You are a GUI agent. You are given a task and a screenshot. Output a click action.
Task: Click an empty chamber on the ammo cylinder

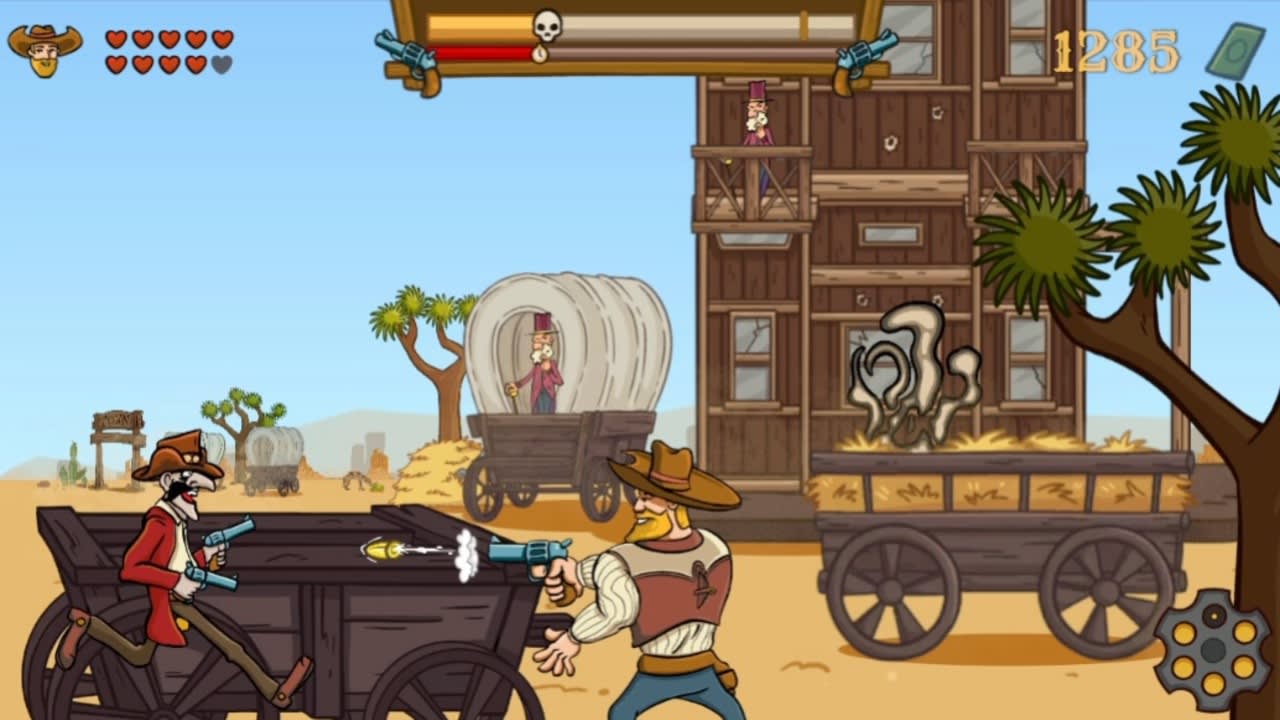pos(1212,613)
